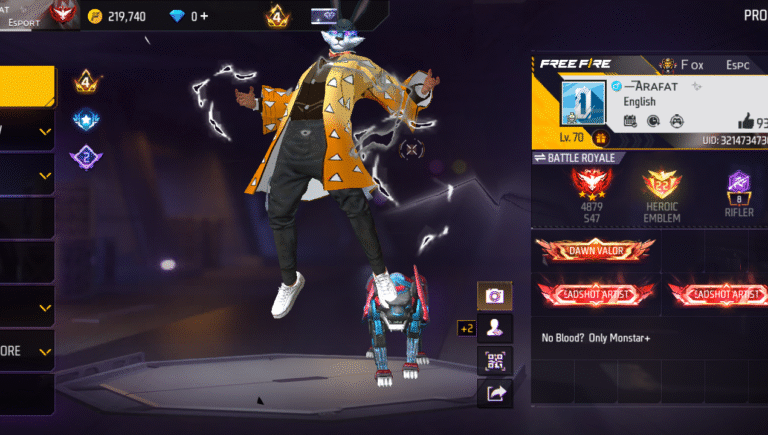Tap the camera icon button
This screenshot has width=768, height=435.
click(x=494, y=296)
